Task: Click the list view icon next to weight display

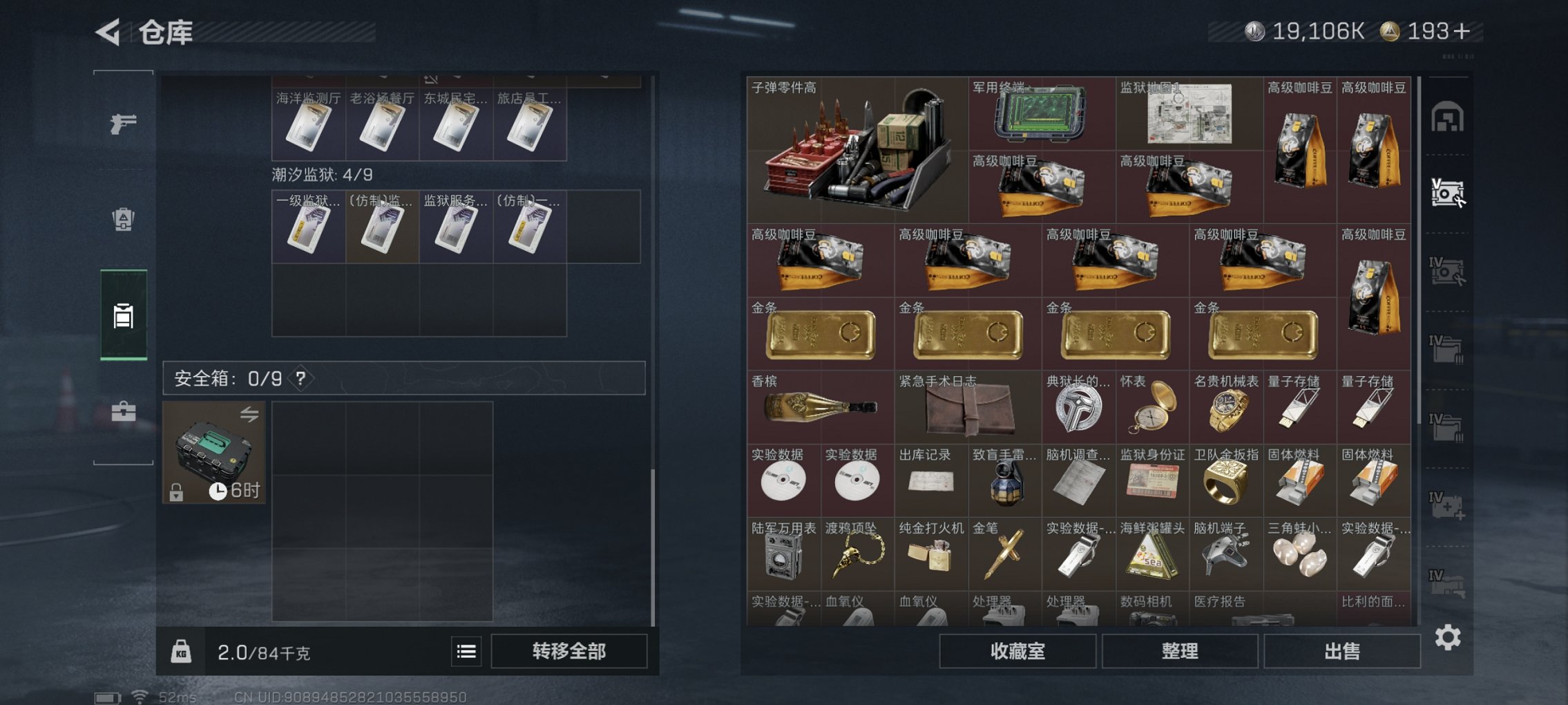Action: [467, 652]
